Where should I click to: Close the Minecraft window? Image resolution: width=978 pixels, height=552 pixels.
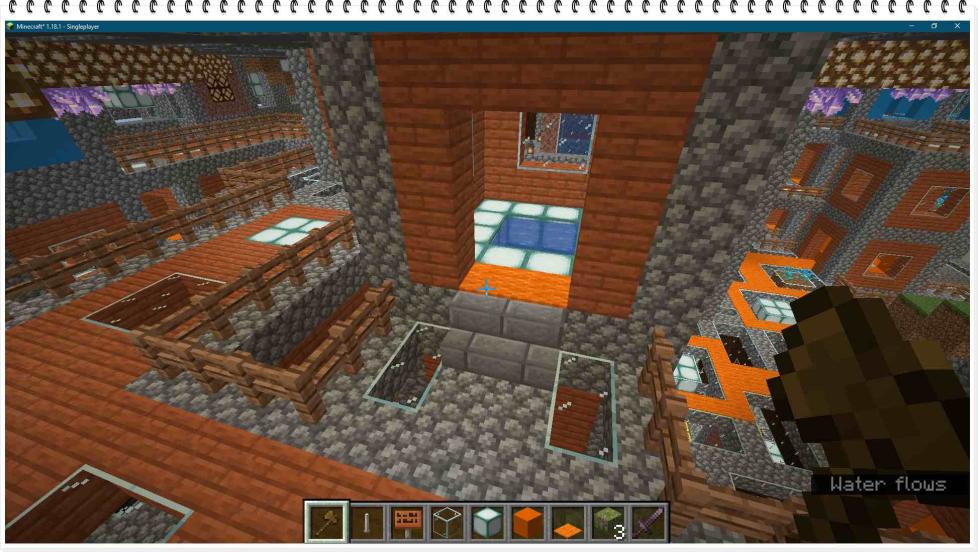pyautogui.click(x=957, y=26)
